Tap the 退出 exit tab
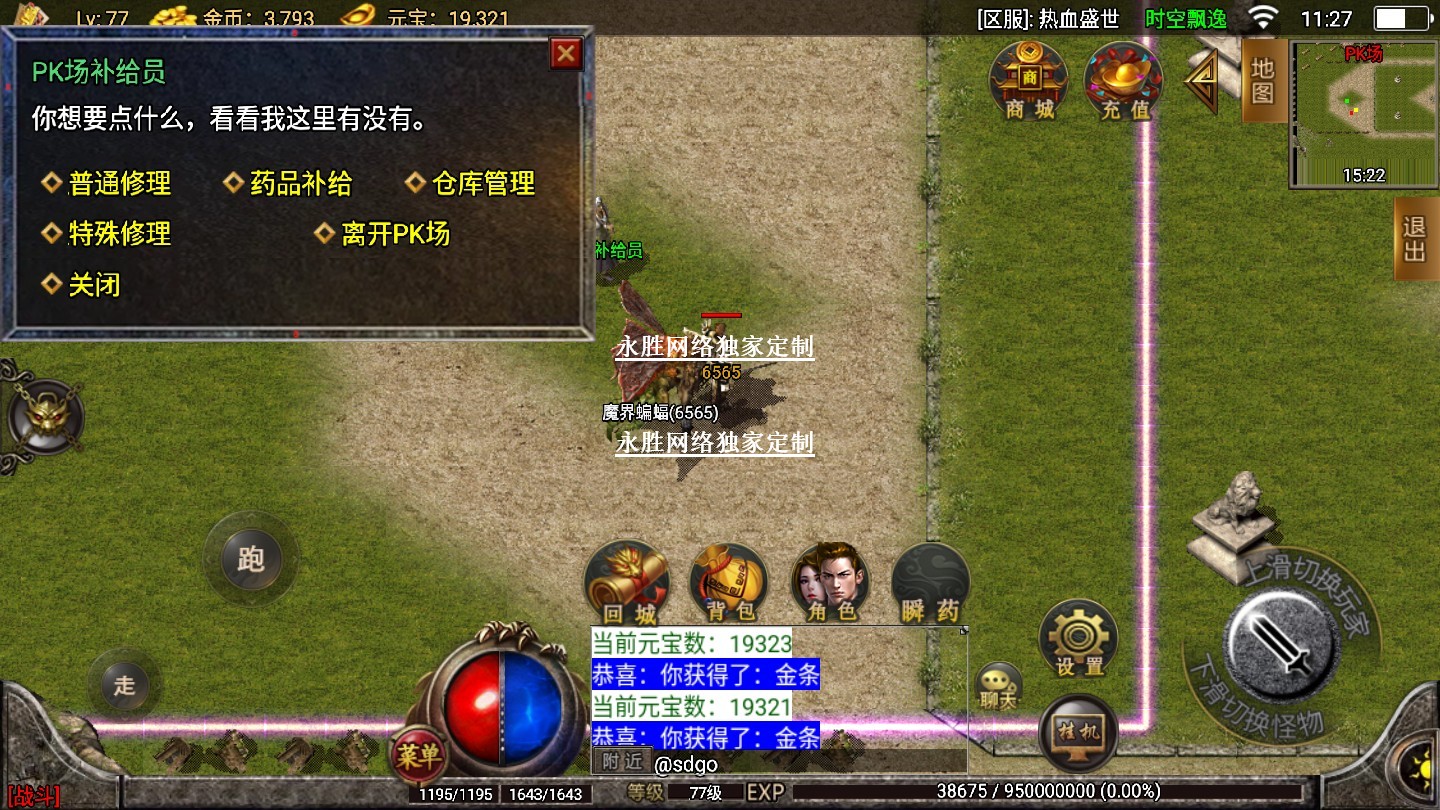 pyautogui.click(x=1415, y=238)
